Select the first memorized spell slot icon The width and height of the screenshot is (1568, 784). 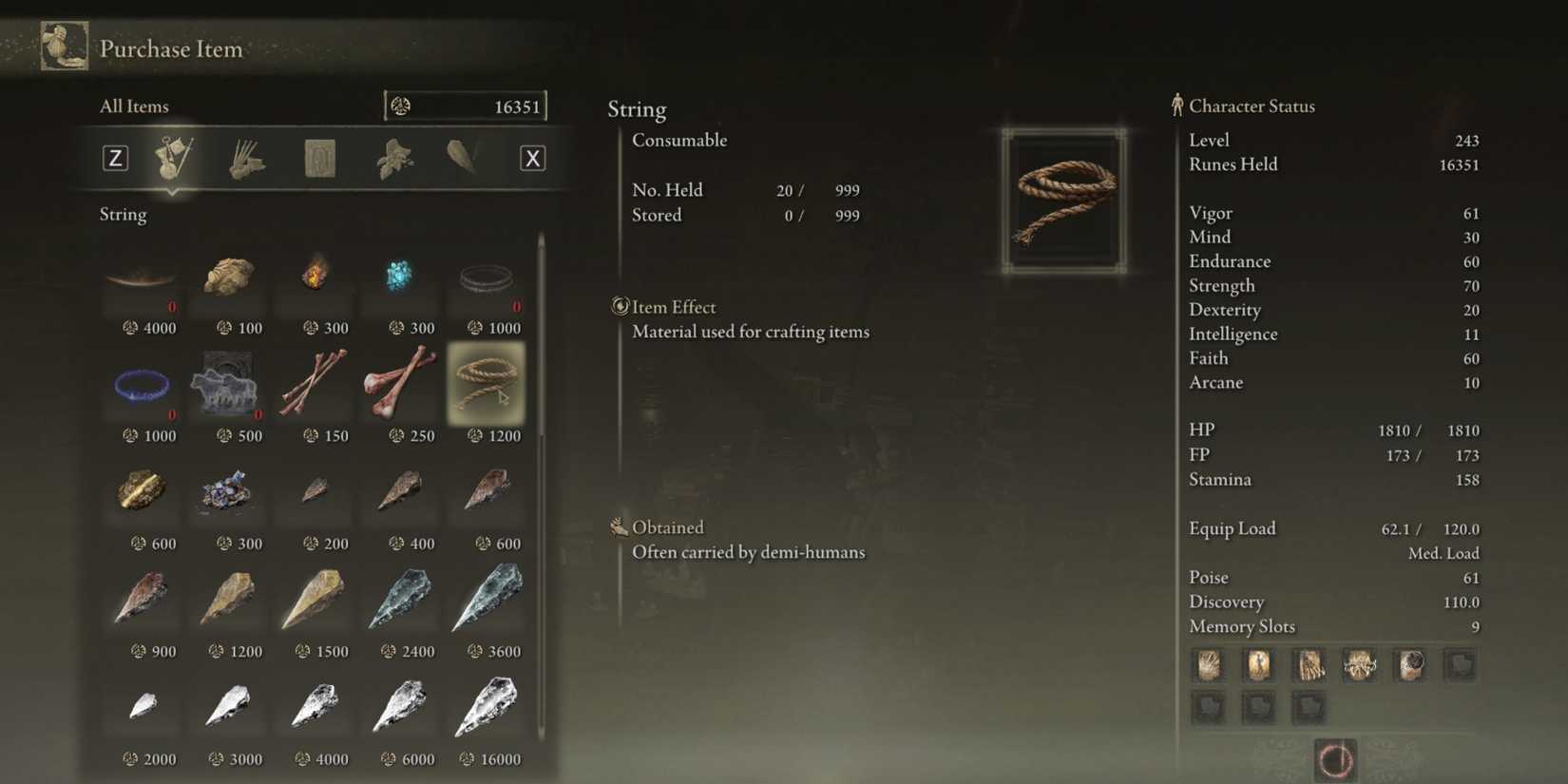(1208, 665)
